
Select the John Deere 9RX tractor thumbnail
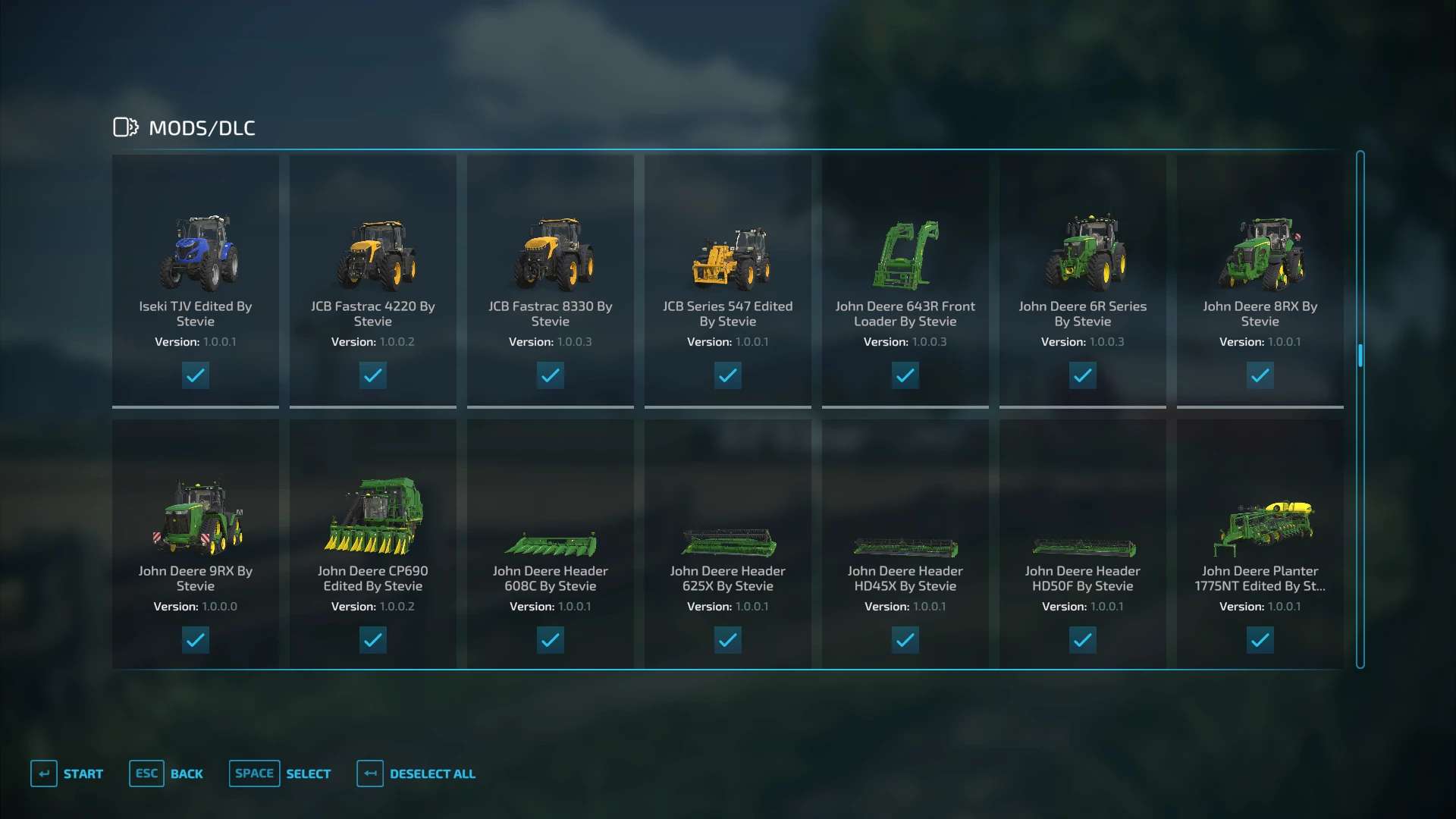pyautogui.click(x=197, y=517)
